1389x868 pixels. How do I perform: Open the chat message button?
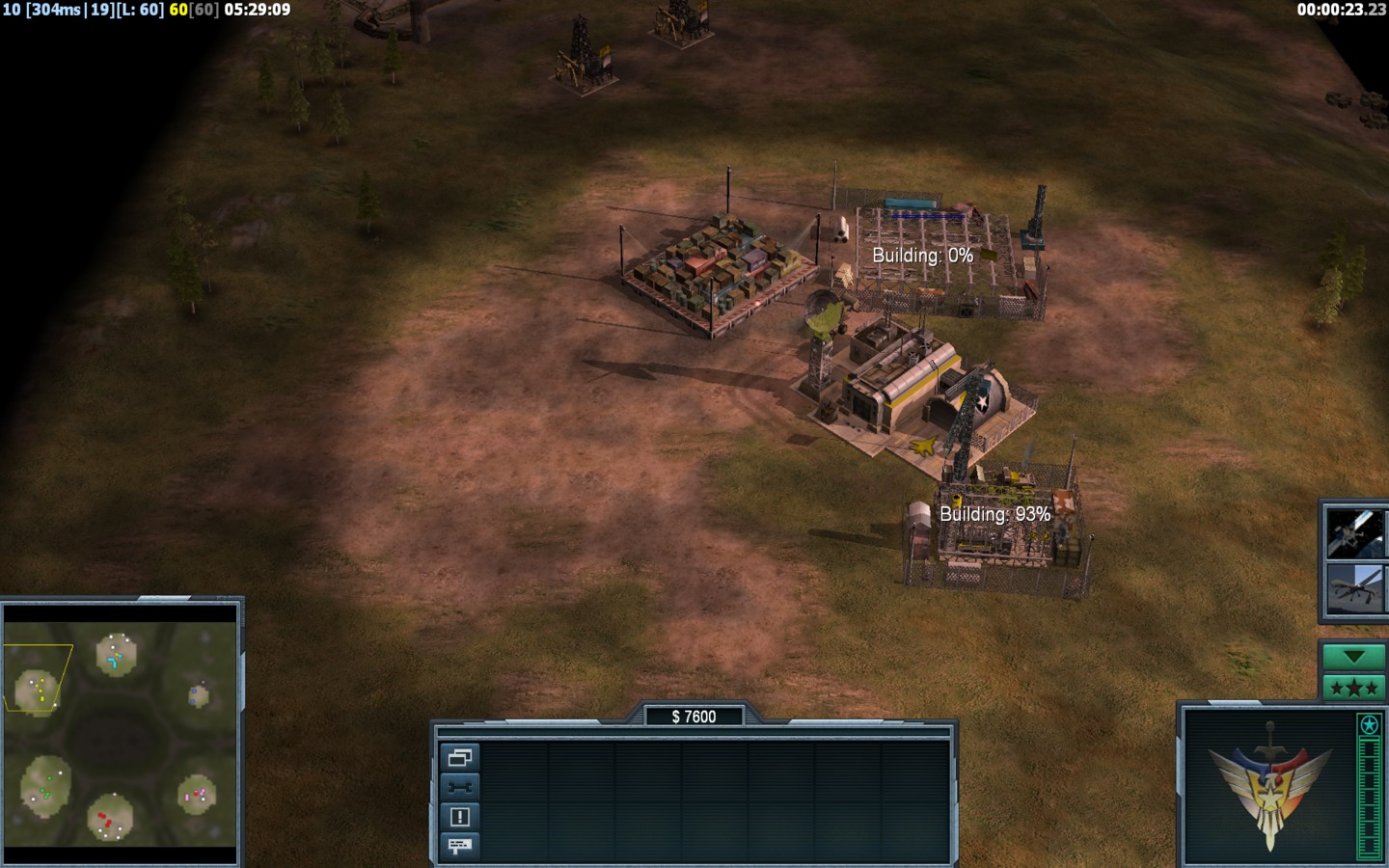[459, 846]
